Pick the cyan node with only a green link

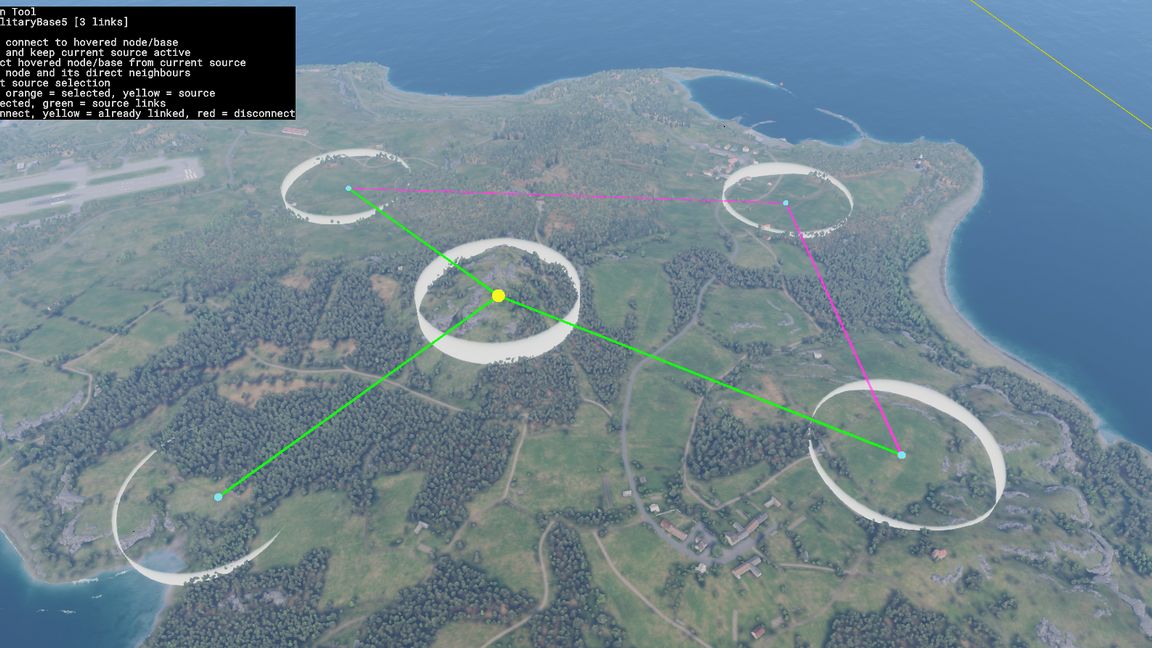[x=218, y=497]
